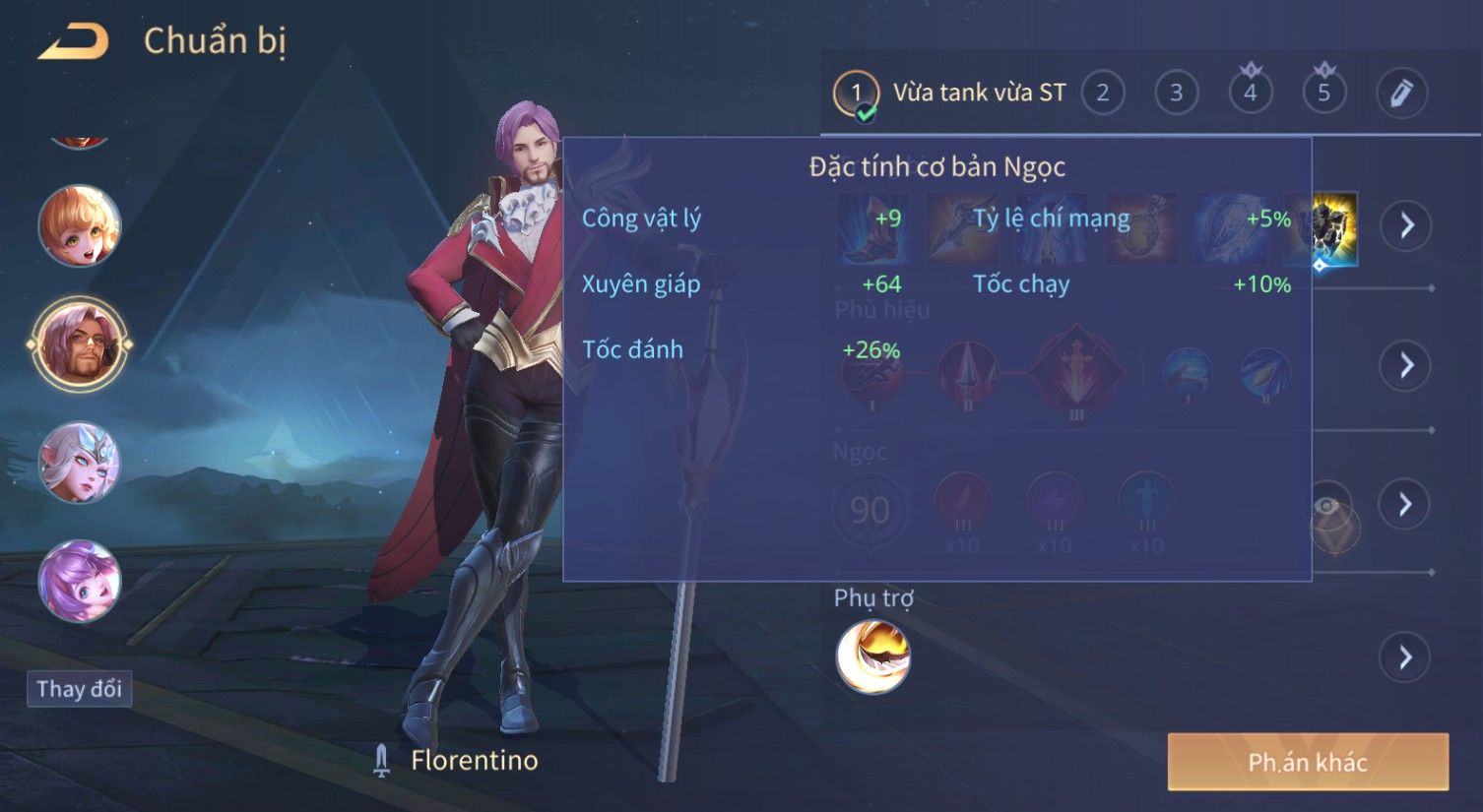Select loadout 1 'Vừa tank vừa ST'
The height and width of the screenshot is (812, 1483).
point(951,94)
